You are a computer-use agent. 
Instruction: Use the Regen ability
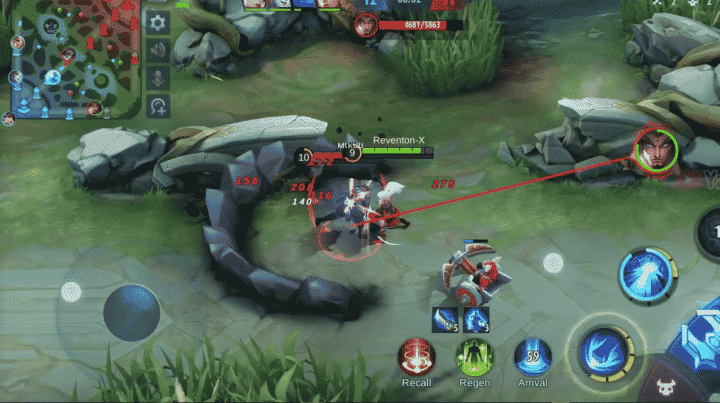coord(475,357)
